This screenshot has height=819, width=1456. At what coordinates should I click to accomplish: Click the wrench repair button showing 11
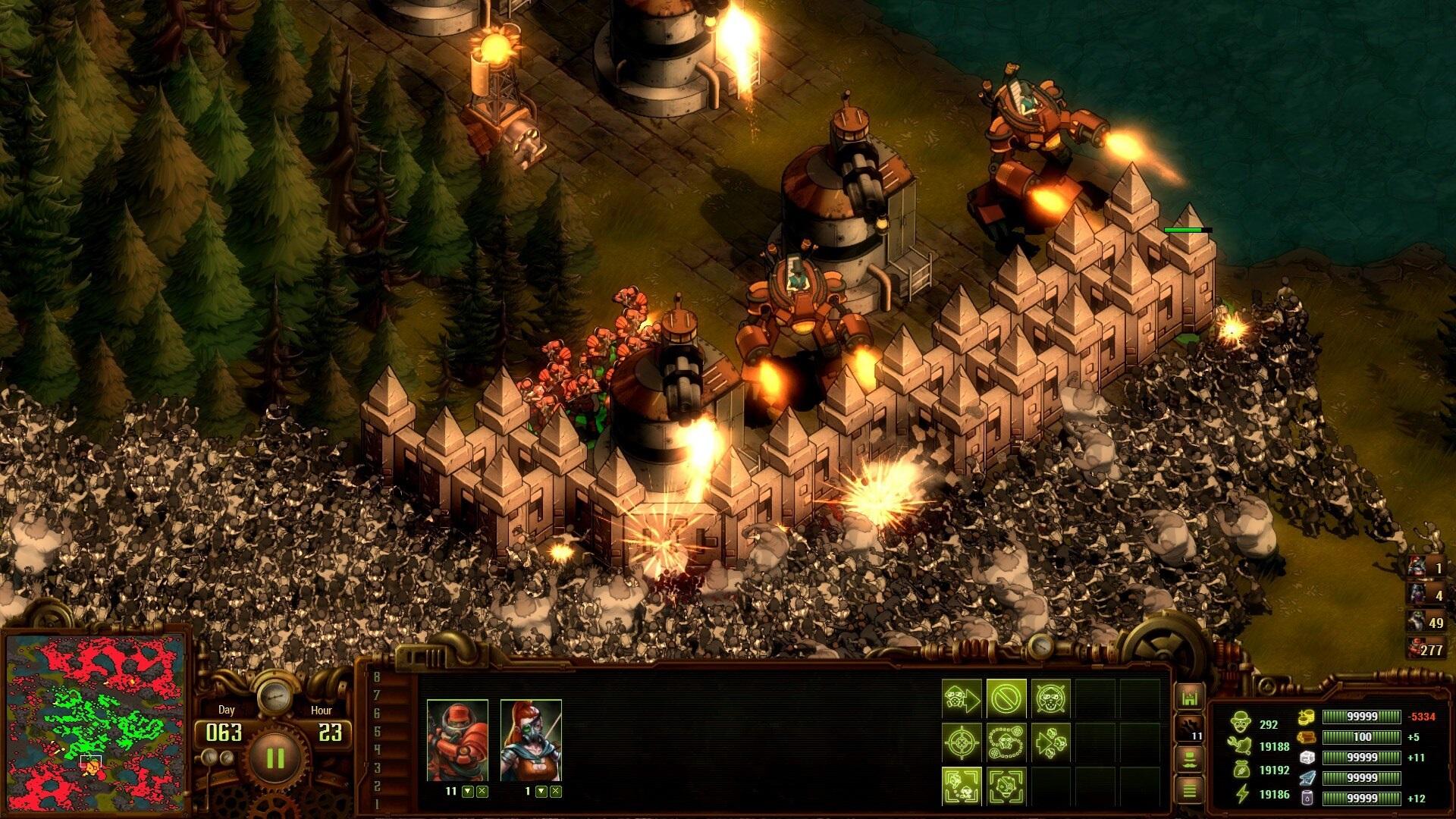[x=1189, y=728]
